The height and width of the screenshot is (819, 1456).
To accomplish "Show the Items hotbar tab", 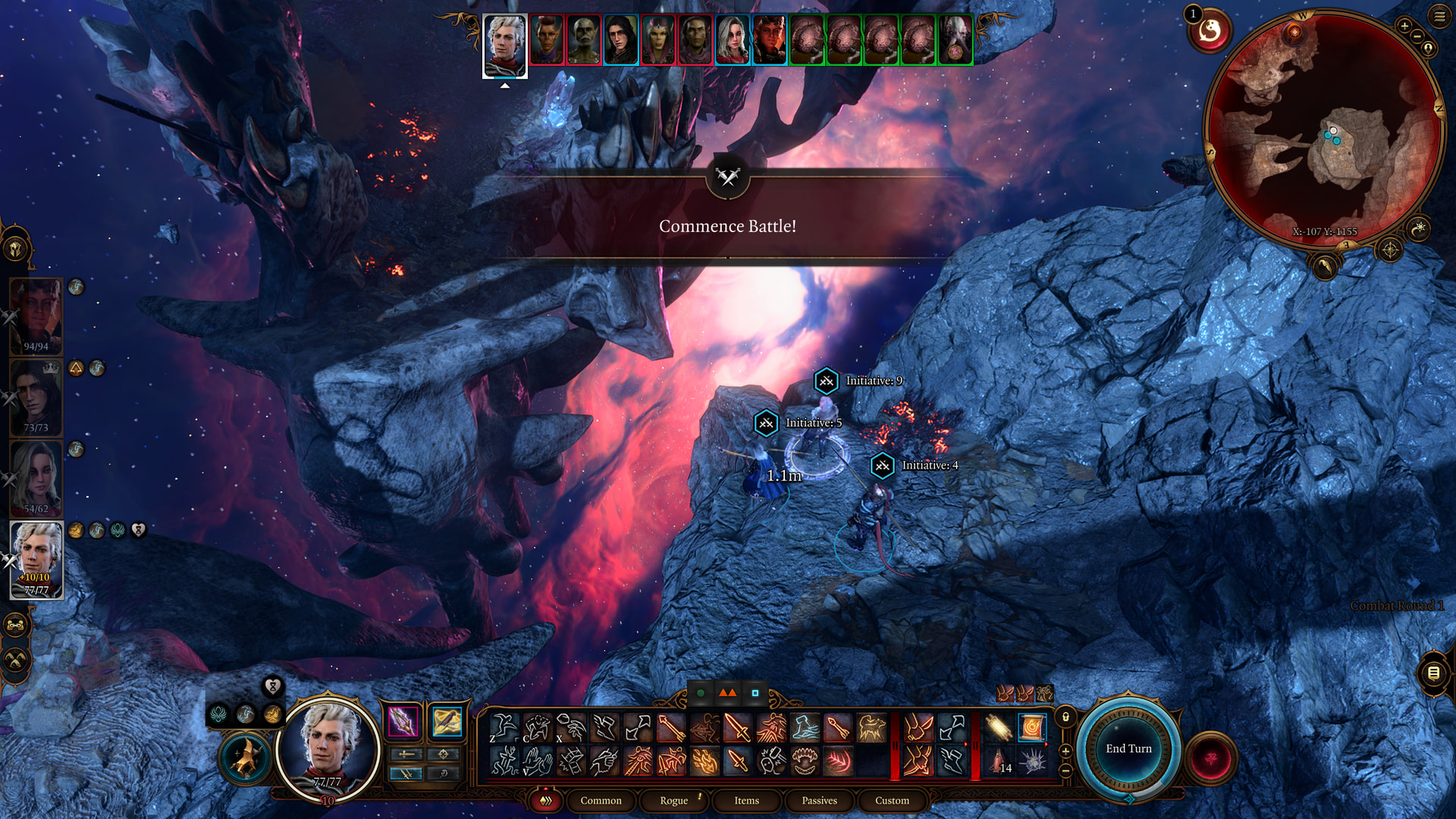I will [746, 800].
